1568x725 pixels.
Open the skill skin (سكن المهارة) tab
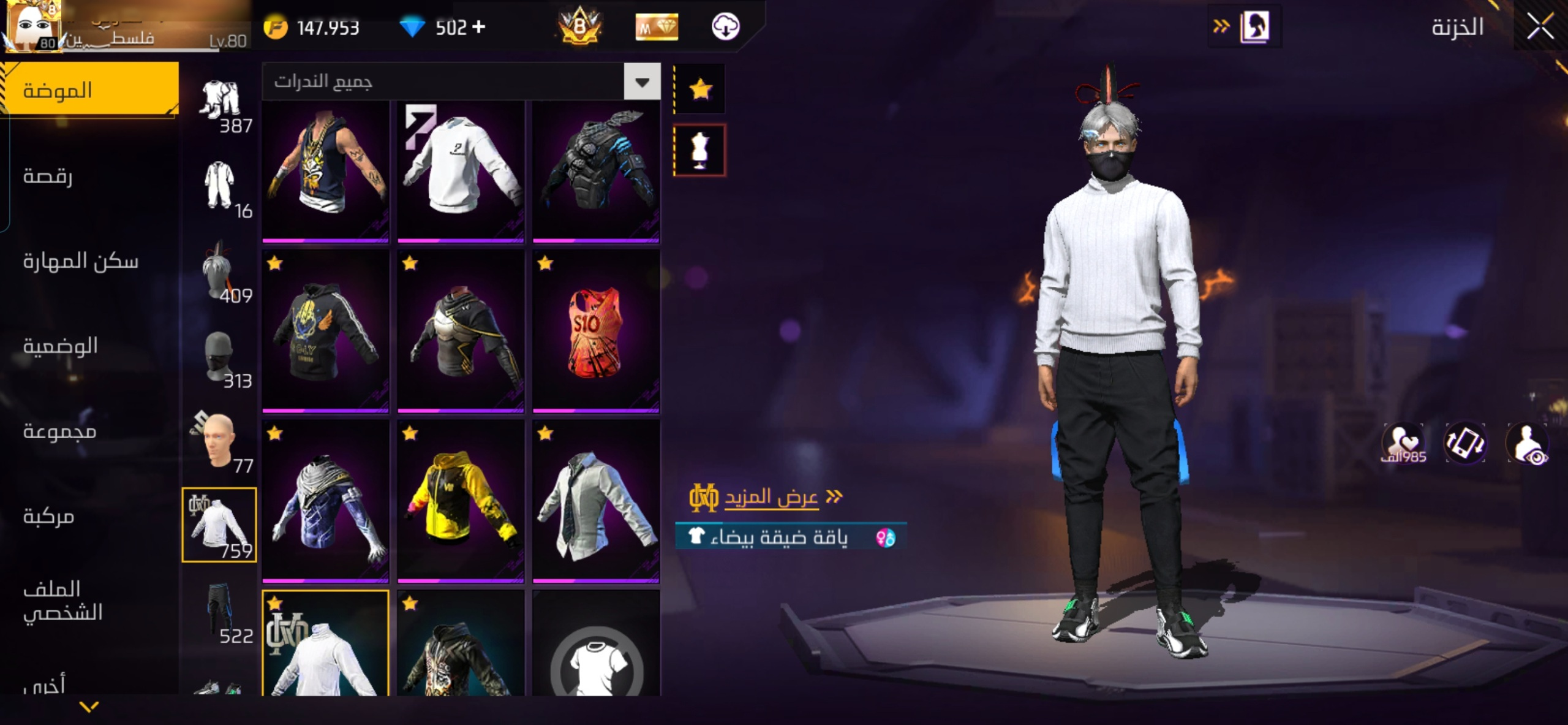click(x=80, y=262)
